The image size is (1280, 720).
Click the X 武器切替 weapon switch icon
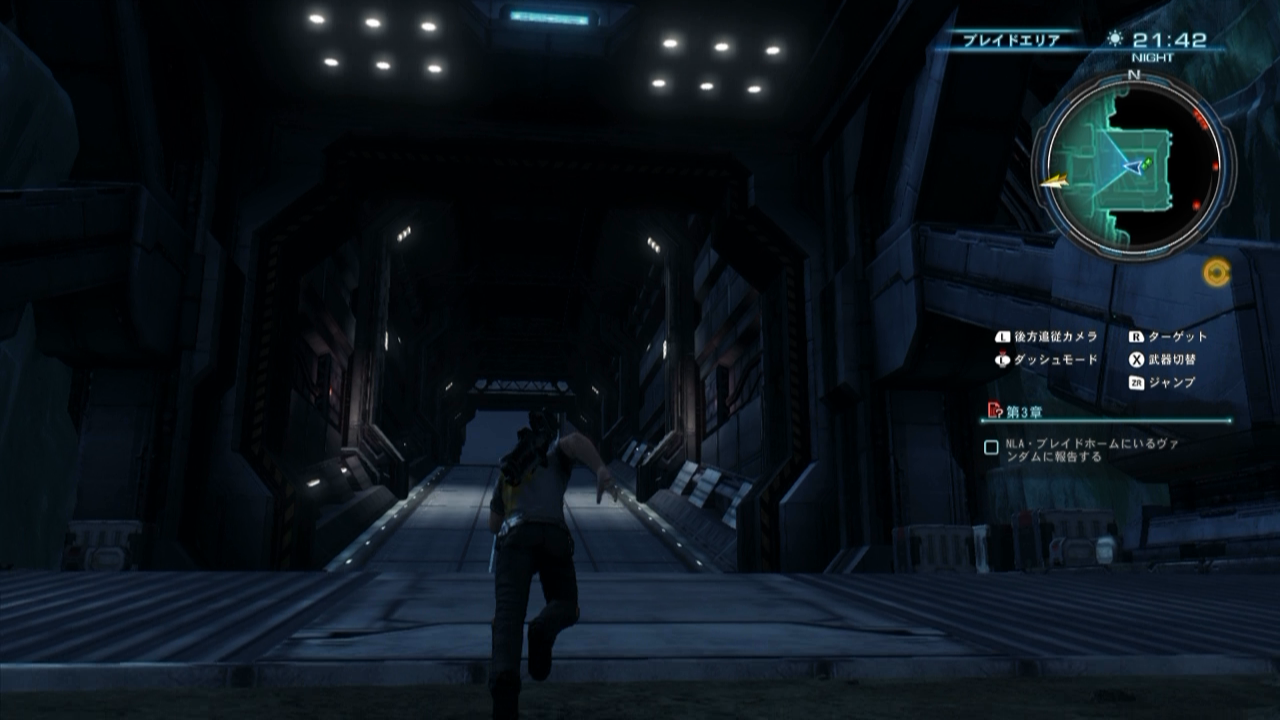(x=1137, y=359)
